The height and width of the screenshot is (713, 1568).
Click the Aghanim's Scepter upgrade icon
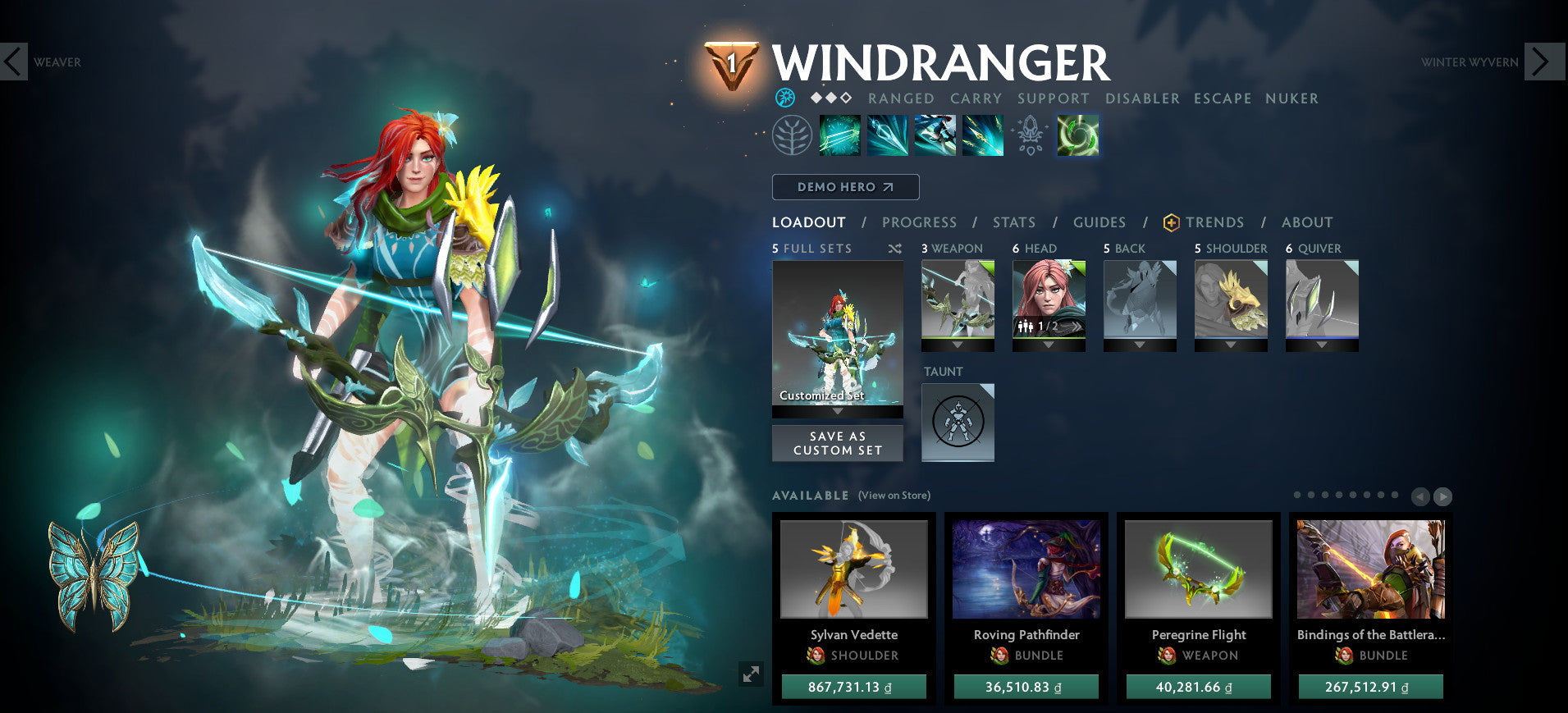point(1031,136)
